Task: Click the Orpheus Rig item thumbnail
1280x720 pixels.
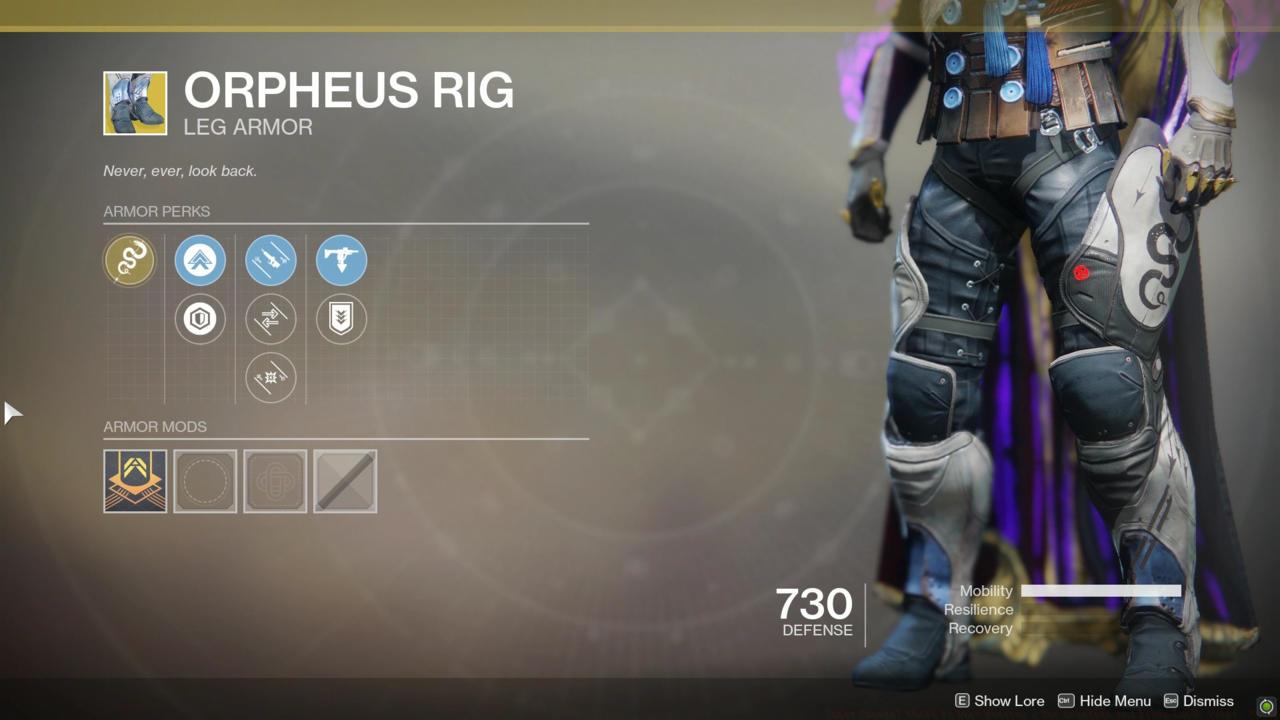Action: pos(135,103)
